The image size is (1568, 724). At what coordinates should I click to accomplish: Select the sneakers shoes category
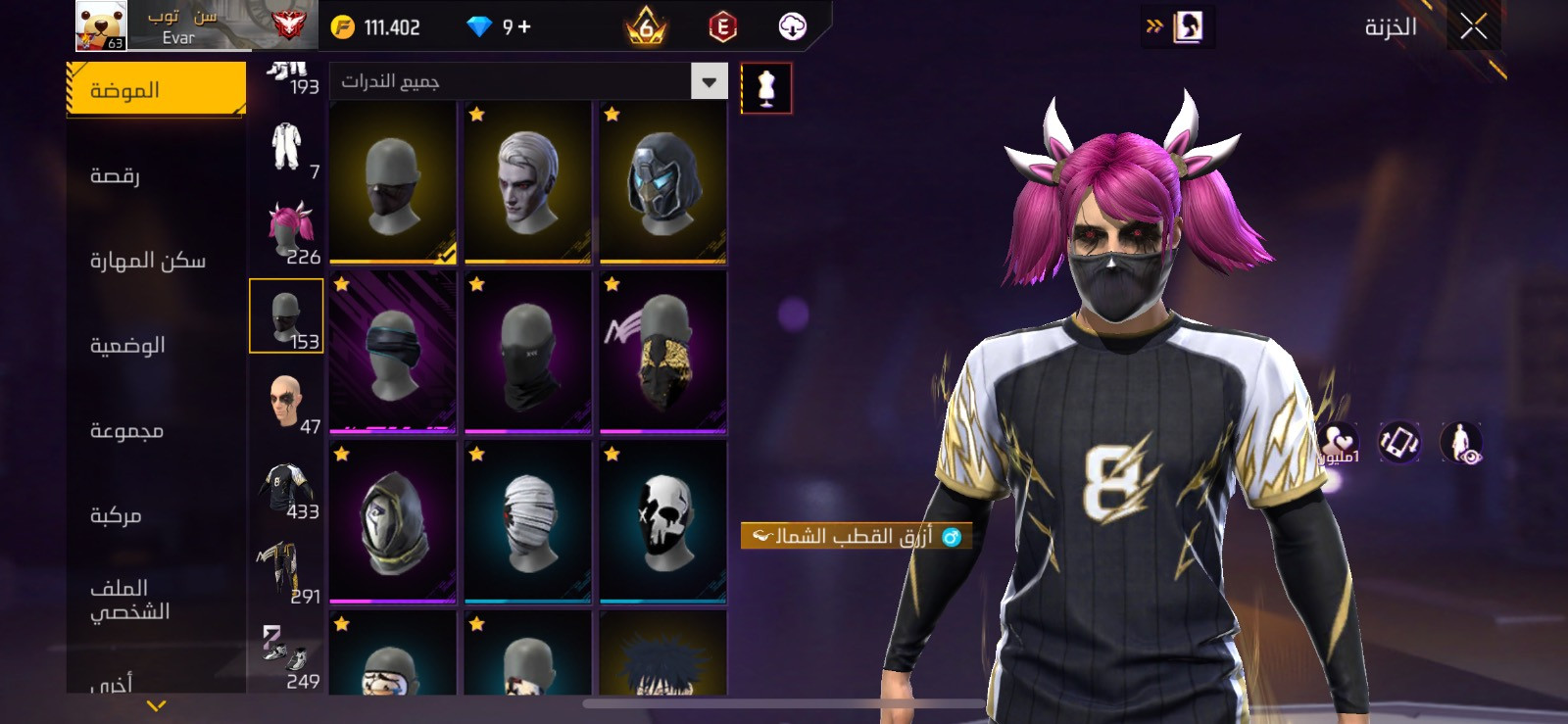287,656
